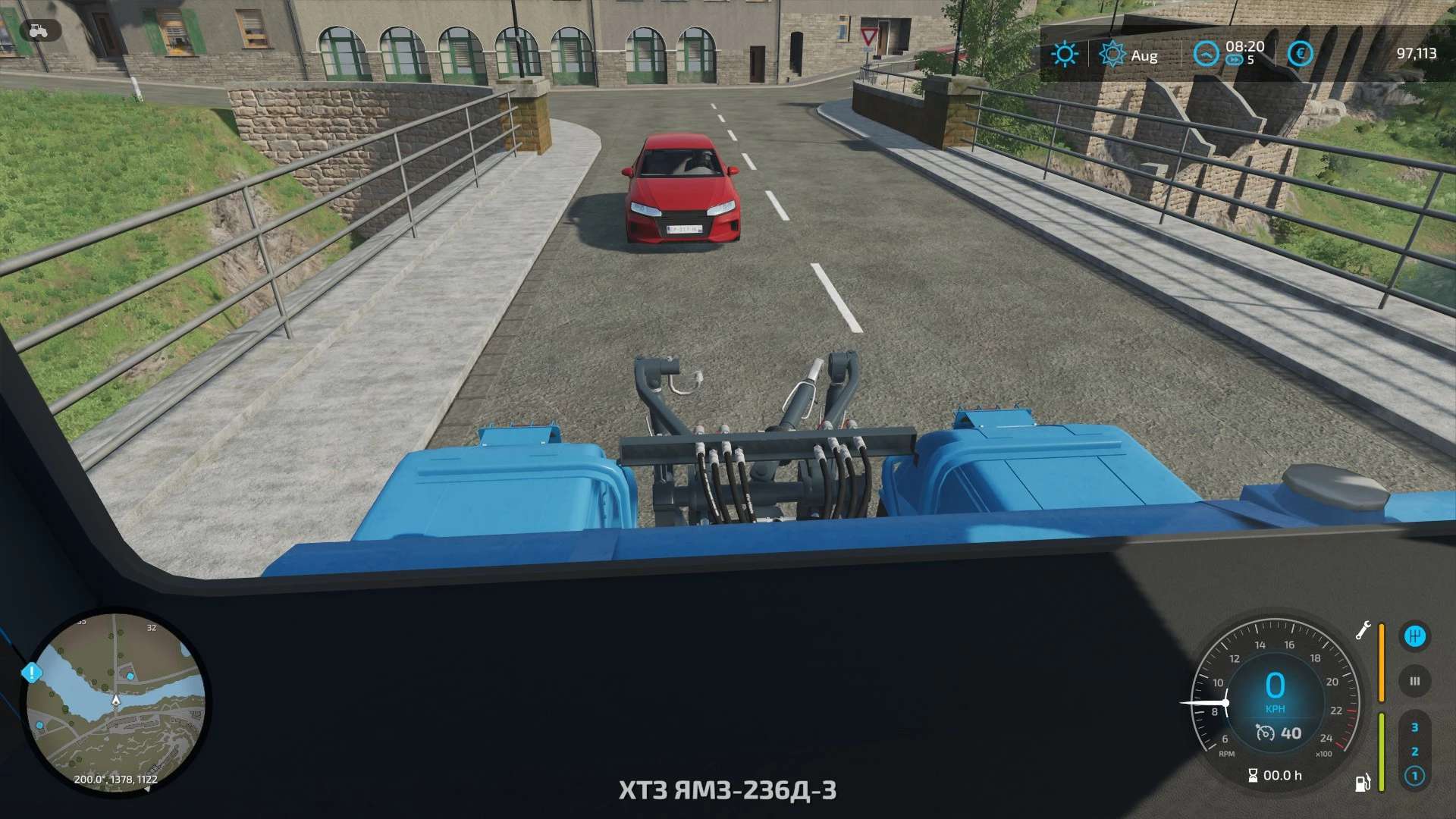Click the sun weather forecast icon
The height and width of the screenshot is (819, 1456).
(1064, 54)
